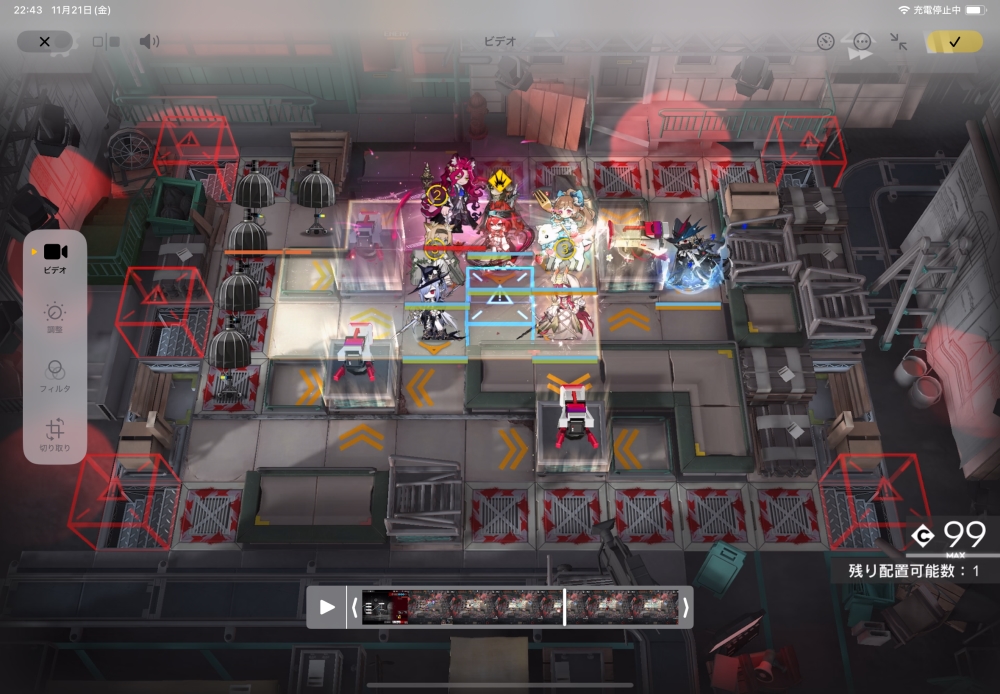Image resolution: width=1000 pixels, height=694 pixels.
Task: Choose the 切り取り crop tab
Action: click(55, 434)
